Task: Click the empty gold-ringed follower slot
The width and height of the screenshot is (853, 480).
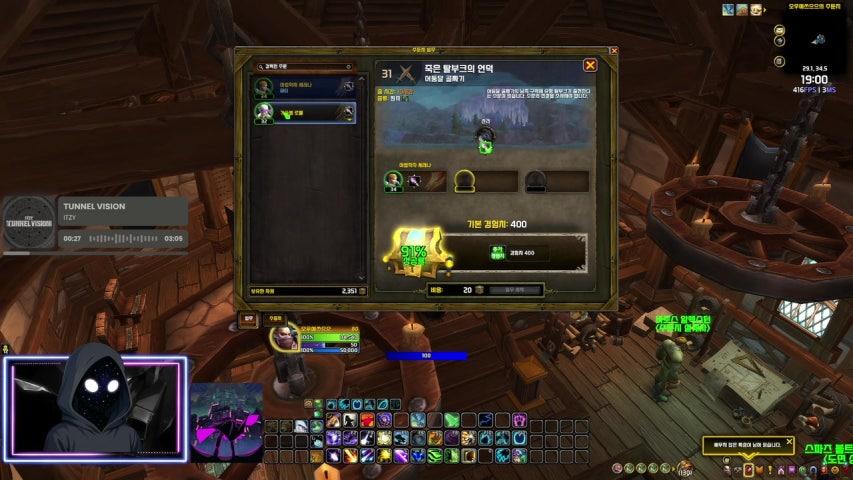Action: coord(465,181)
